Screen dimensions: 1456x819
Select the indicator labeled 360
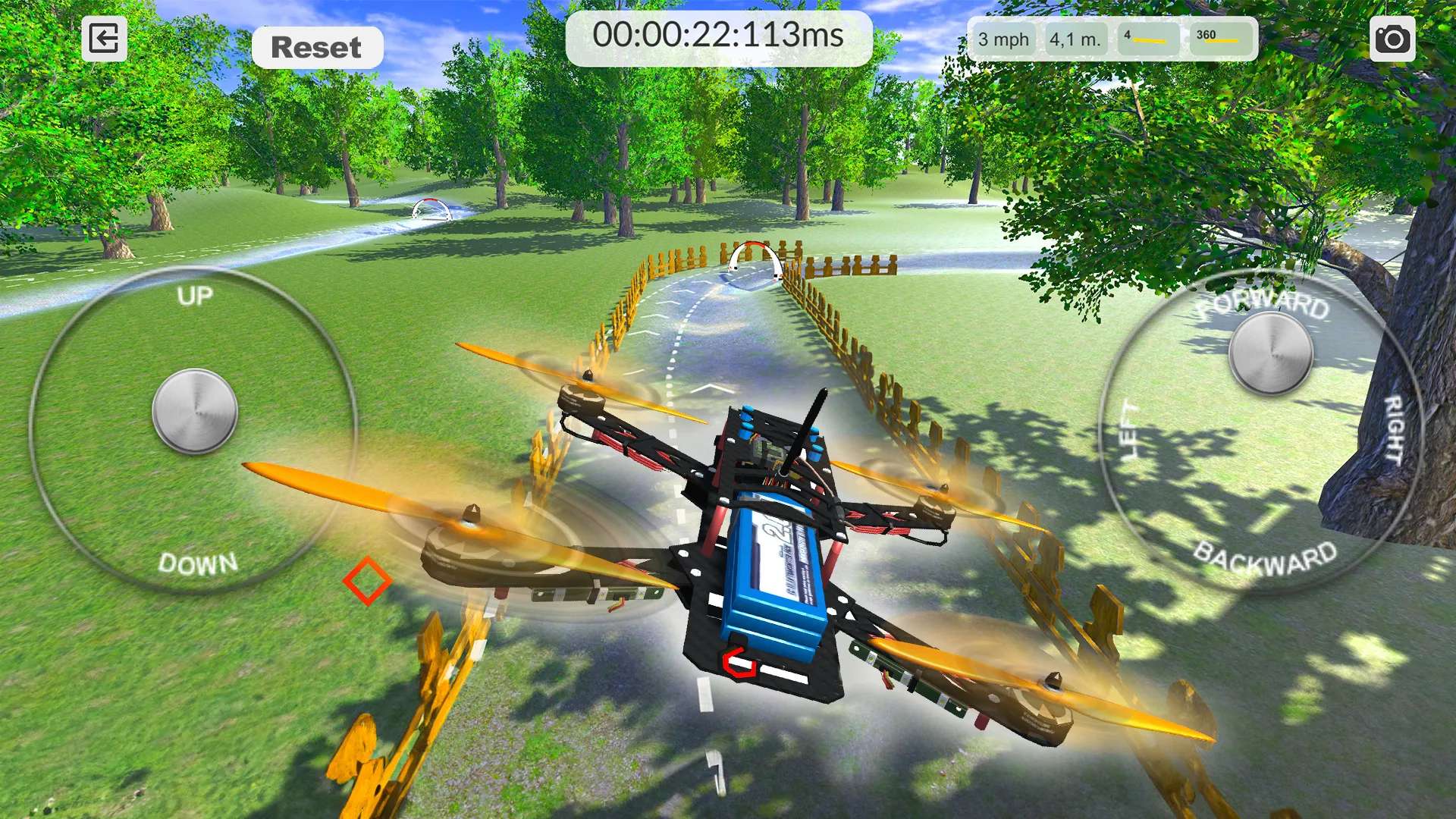coord(1222,38)
